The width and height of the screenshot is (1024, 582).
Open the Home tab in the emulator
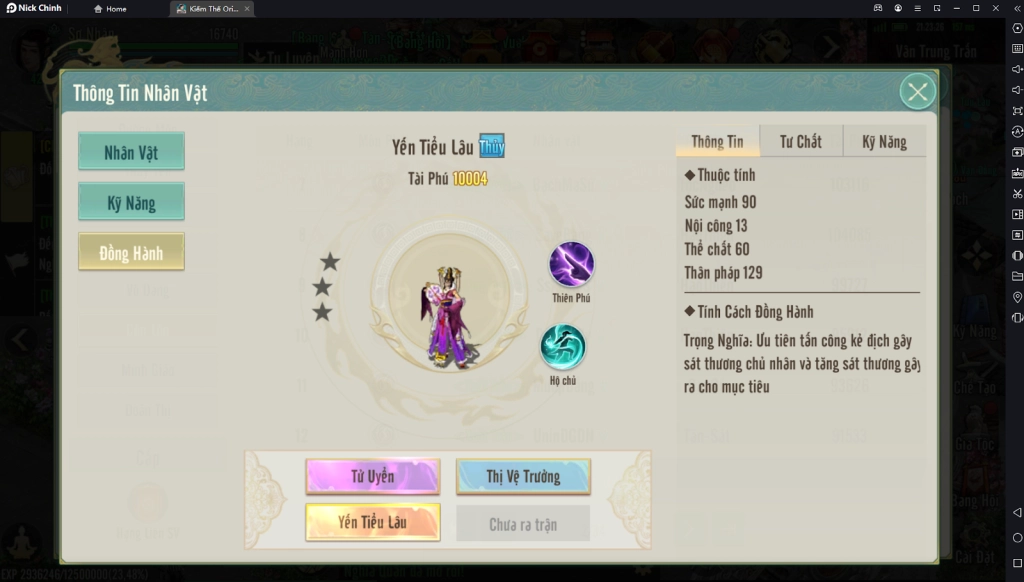tap(111, 9)
